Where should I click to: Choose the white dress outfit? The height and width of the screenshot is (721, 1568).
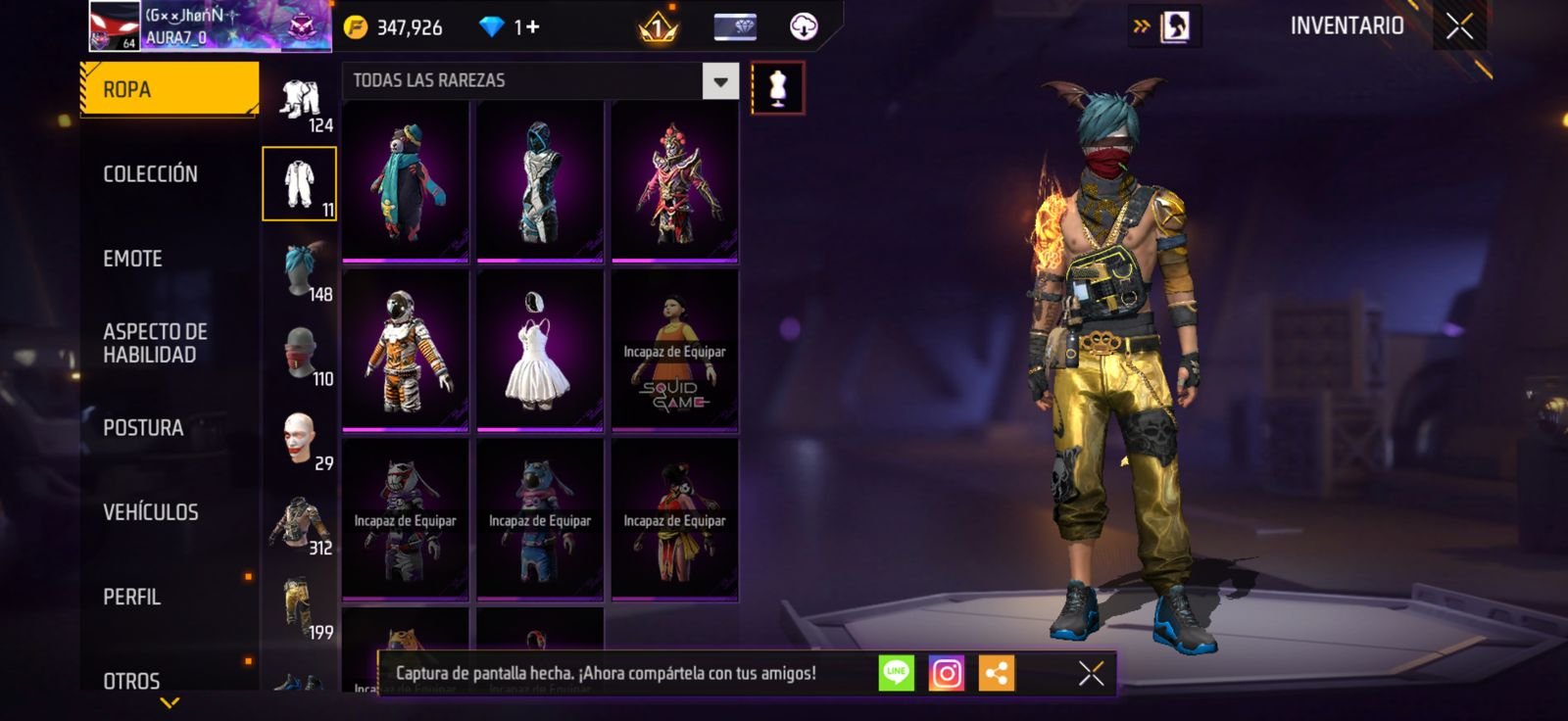pos(540,350)
